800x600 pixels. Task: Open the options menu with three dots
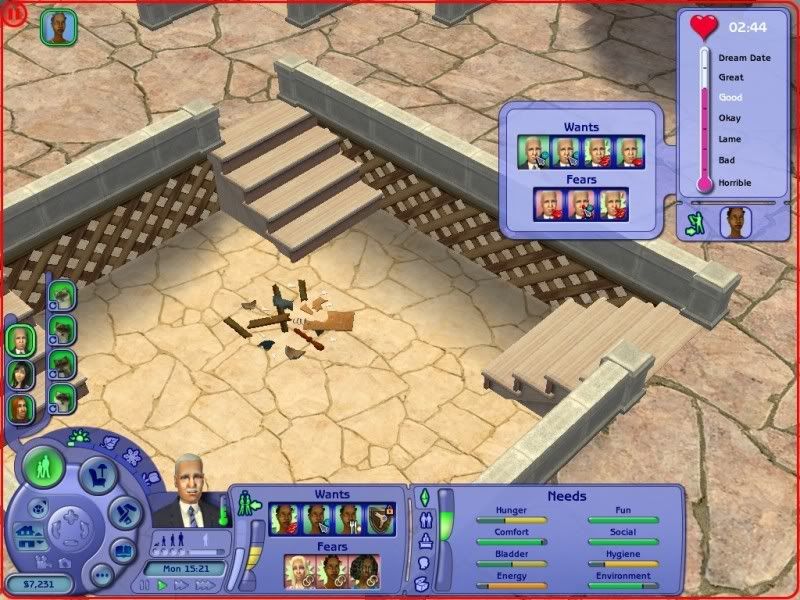click(101, 576)
